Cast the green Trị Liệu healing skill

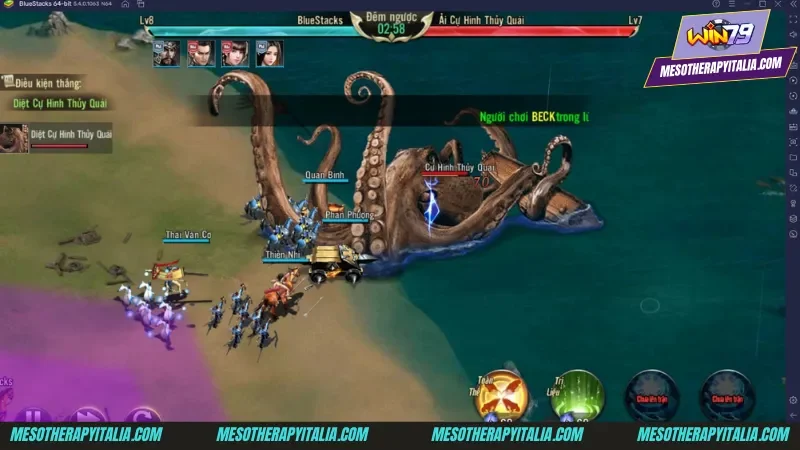579,395
